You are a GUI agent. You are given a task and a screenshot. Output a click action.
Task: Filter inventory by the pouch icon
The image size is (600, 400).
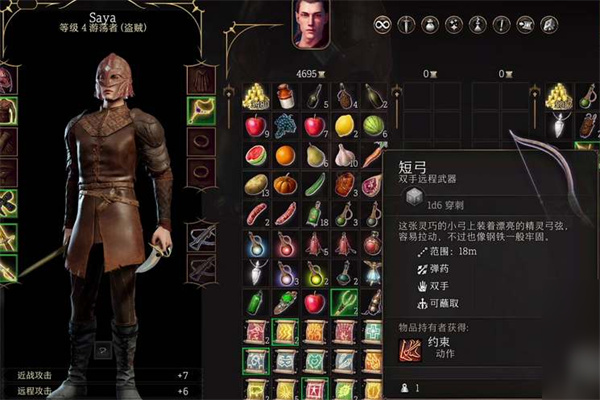429,23
